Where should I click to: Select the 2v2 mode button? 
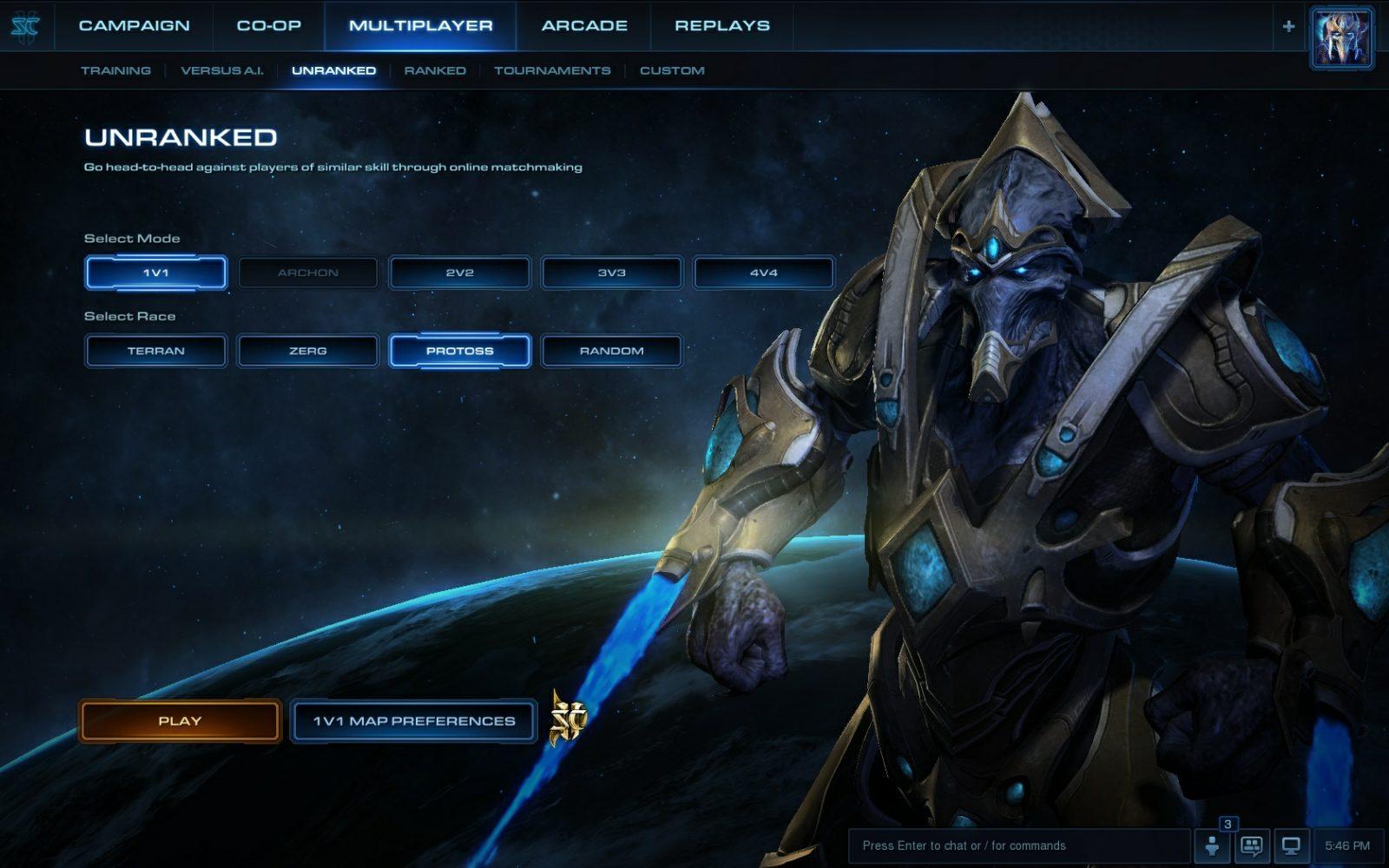pyautogui.click(x=459, y=273)
